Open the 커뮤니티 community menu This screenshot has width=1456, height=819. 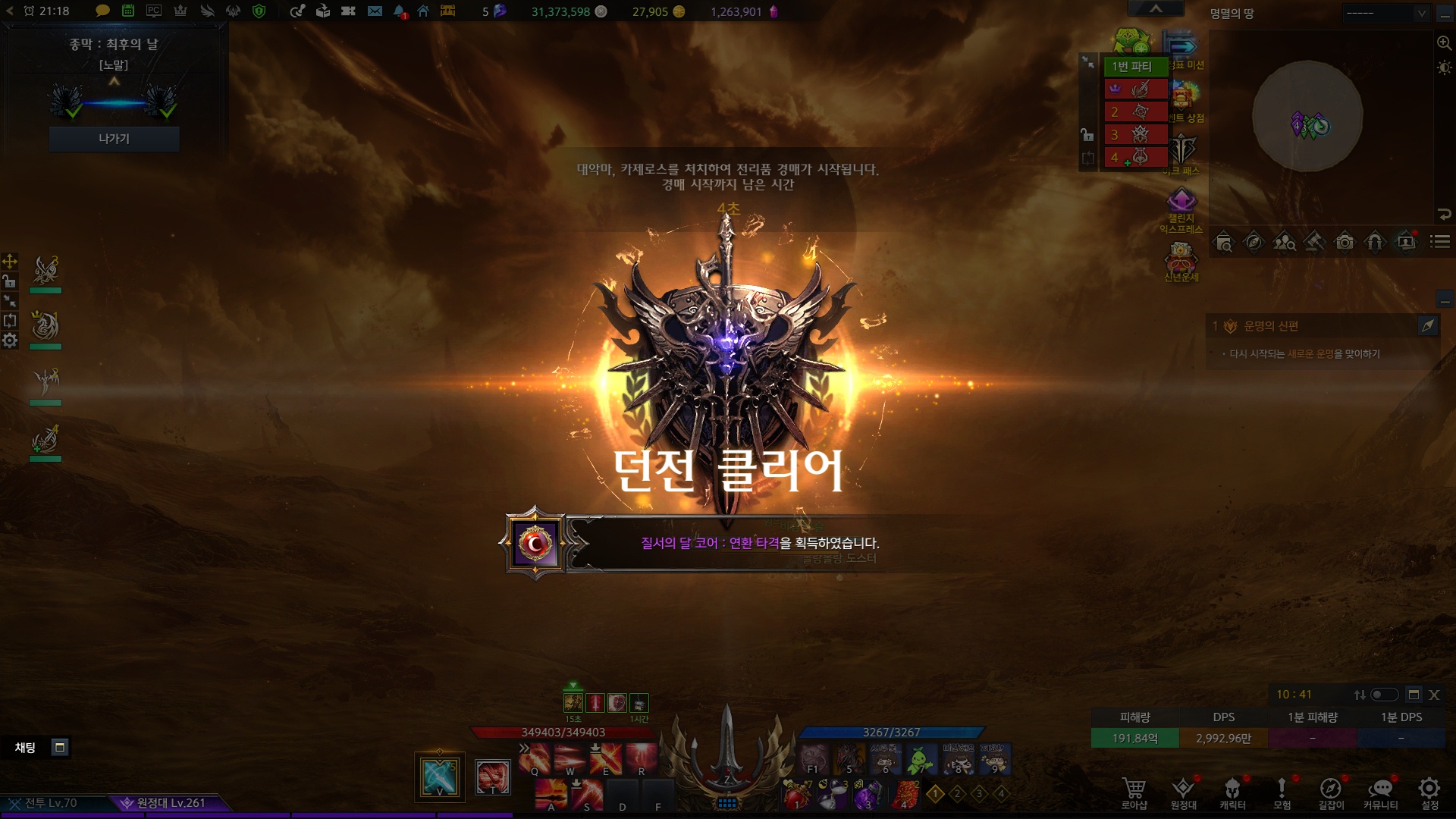(1380, 792)
